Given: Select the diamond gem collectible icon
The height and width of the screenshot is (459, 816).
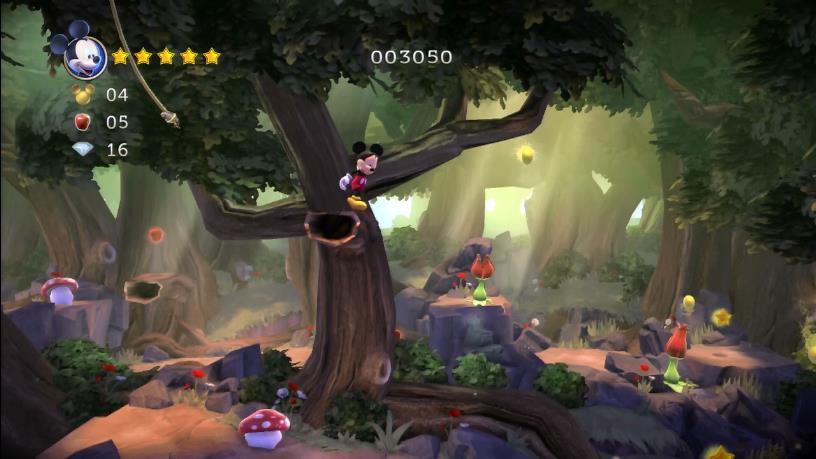Looking at the screenshot, I should tap(83, 149).
